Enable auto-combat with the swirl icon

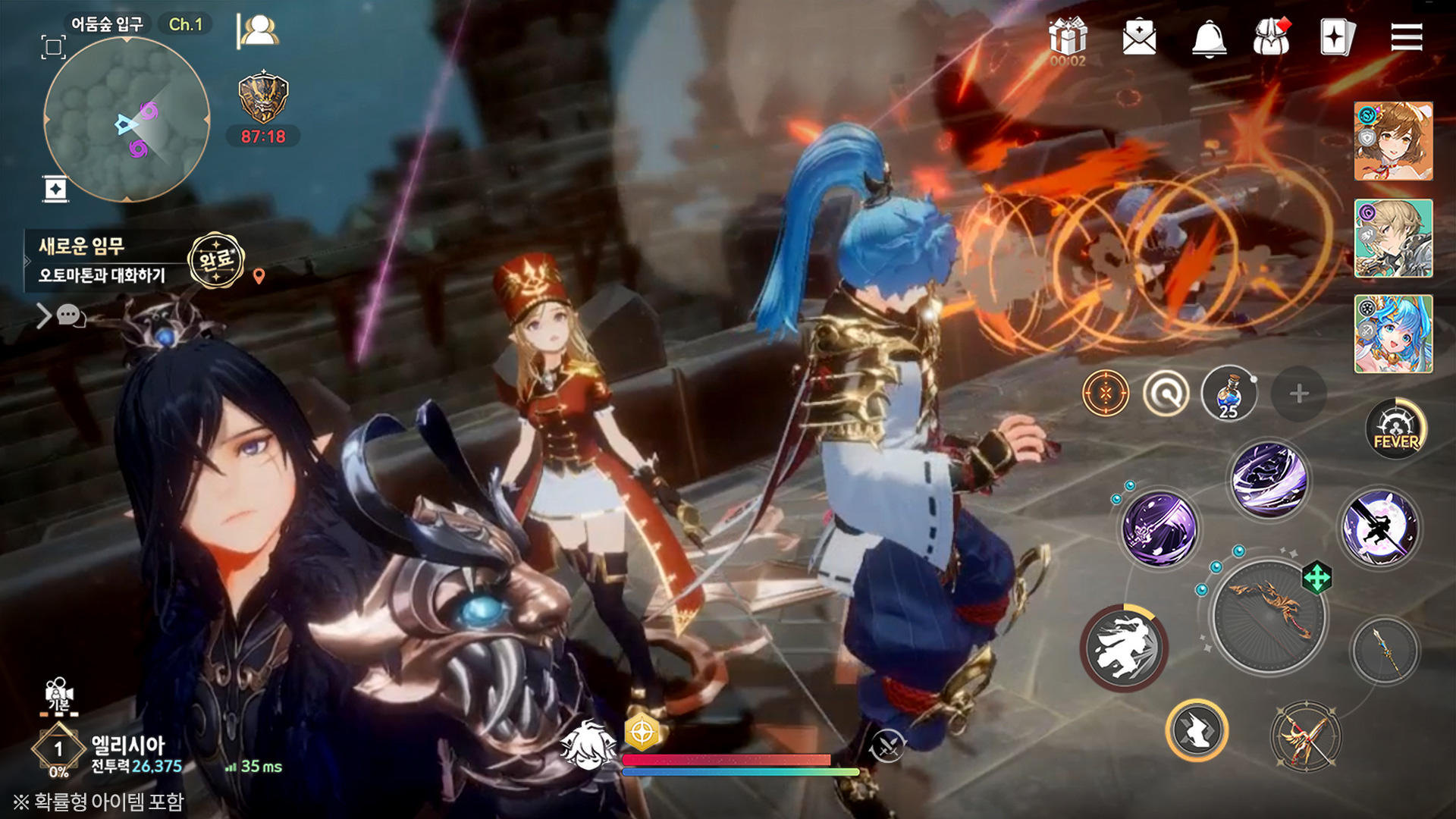click(1168, 392)
